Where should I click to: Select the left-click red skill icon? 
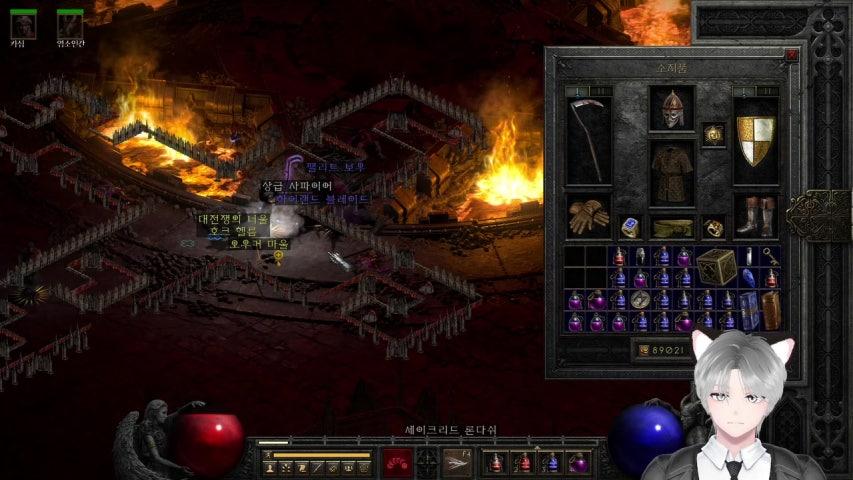click(x=399, y=462)
